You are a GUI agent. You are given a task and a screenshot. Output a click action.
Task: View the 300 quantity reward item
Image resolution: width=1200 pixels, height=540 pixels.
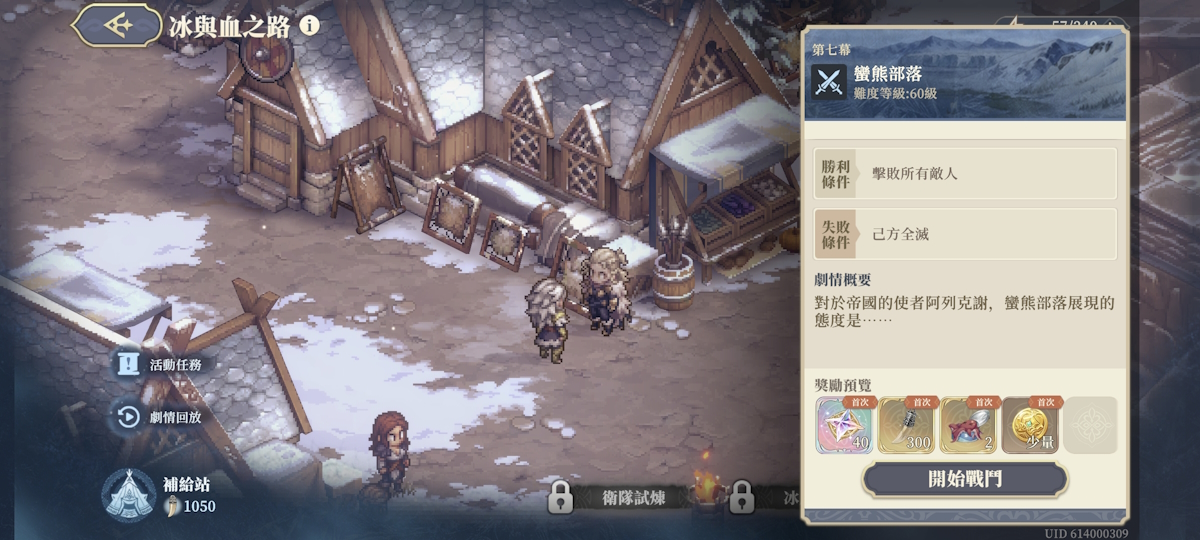click(x=906, y=426)
